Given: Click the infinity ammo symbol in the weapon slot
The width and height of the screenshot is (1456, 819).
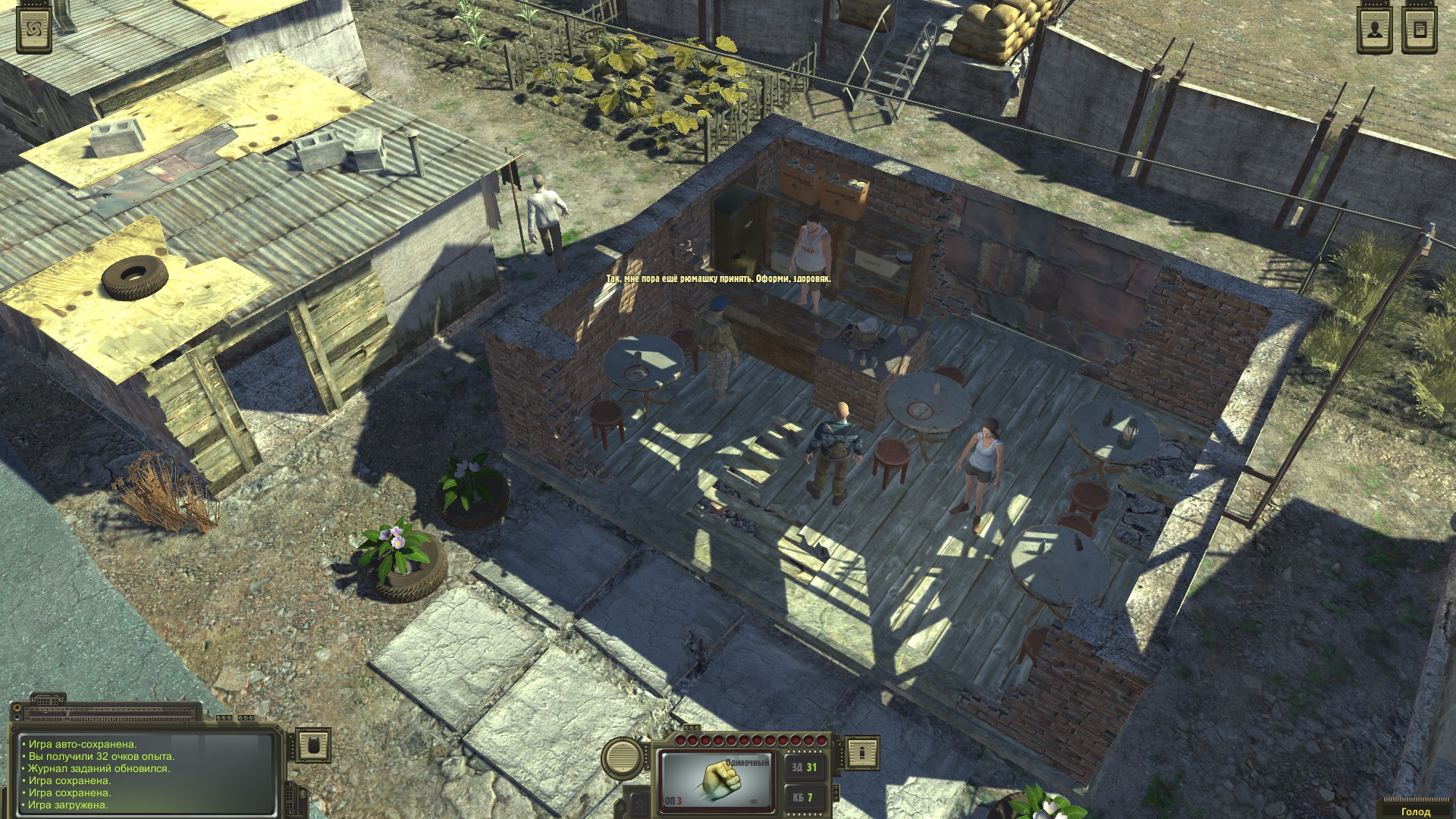Looking at the screenshot, I should pos(754,801).
